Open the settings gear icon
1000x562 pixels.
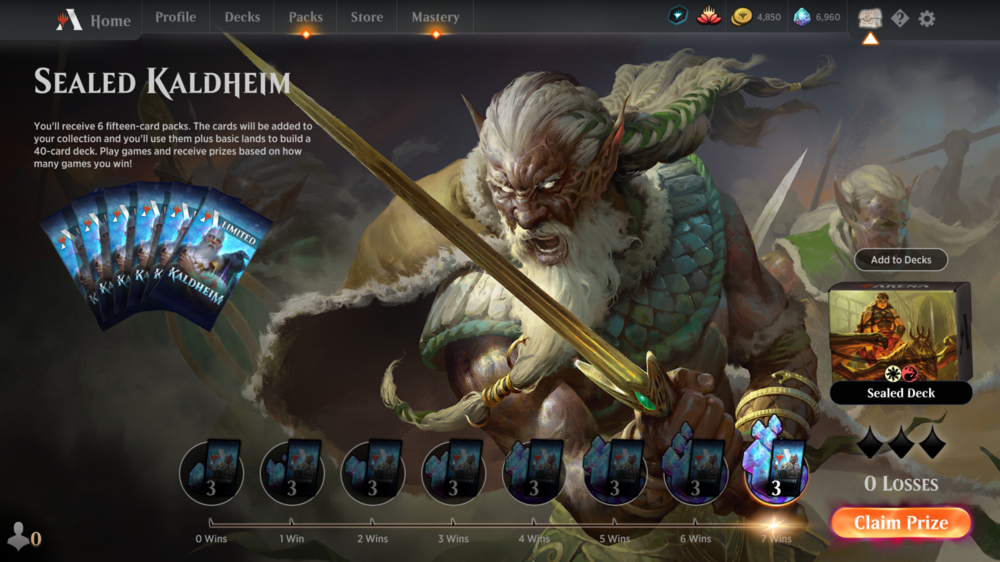click(927, 18)
